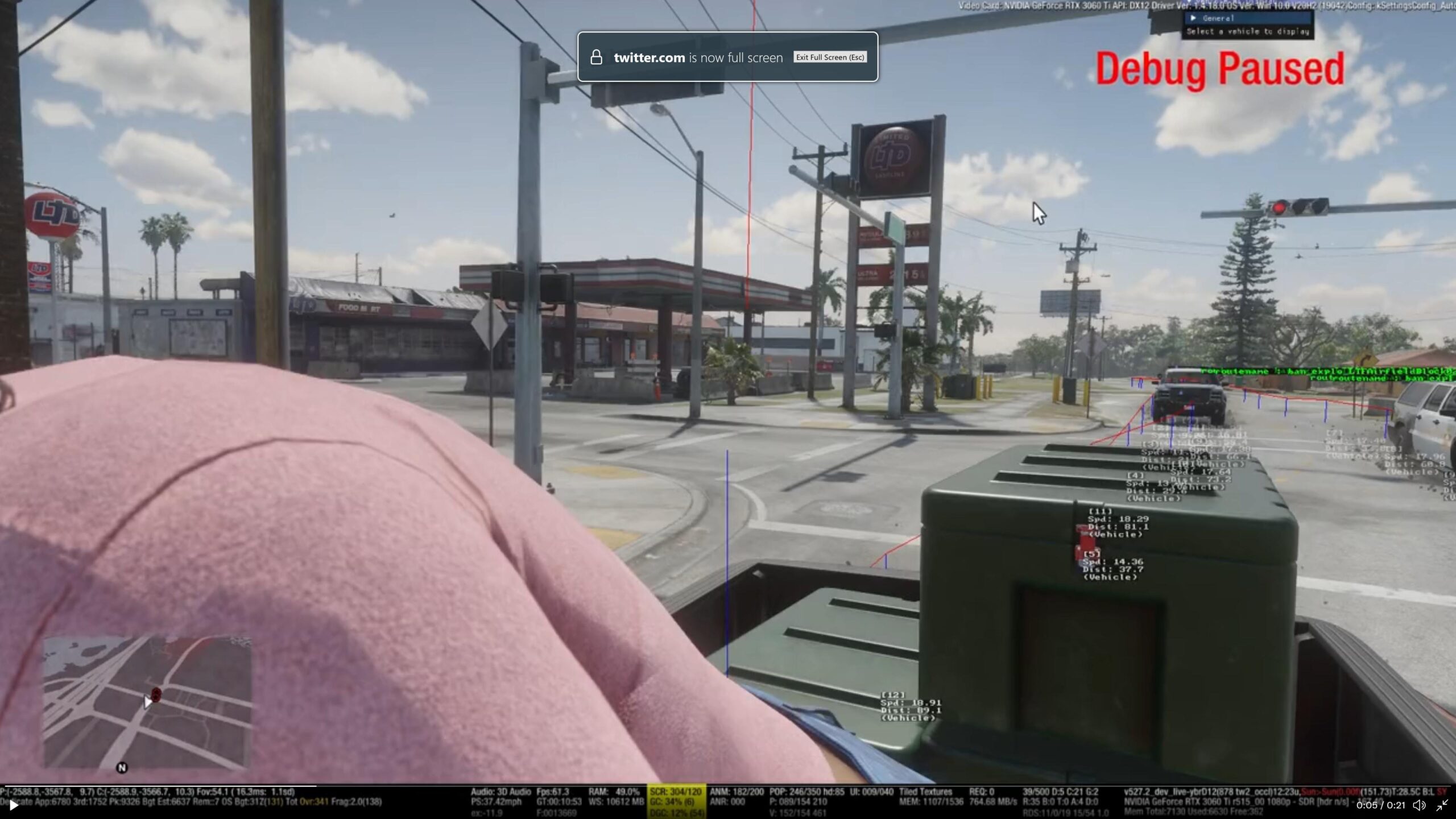This screenshot has width=1456, height=819.
Task: Click the red player marker on minimap
Action: pyautogui.click(x=156, y=694)
